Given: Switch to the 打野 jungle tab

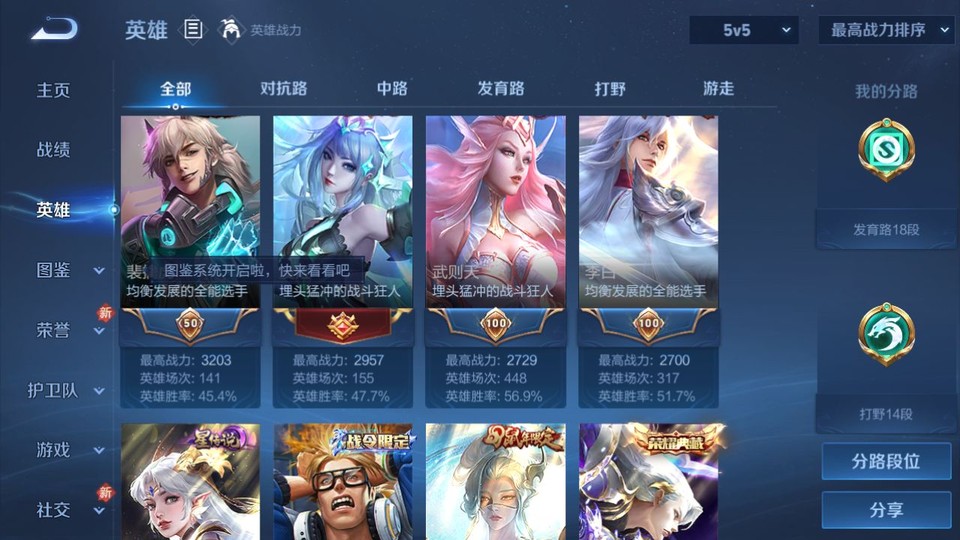Looking at the screenshot, I should [x=610, y=88].
